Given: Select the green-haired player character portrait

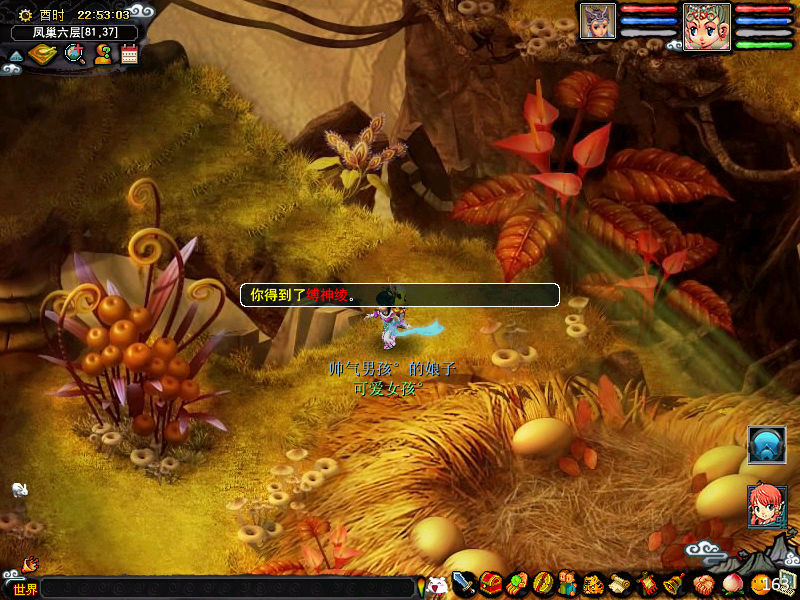Looking at the screenshot, I should coord(707,26).
